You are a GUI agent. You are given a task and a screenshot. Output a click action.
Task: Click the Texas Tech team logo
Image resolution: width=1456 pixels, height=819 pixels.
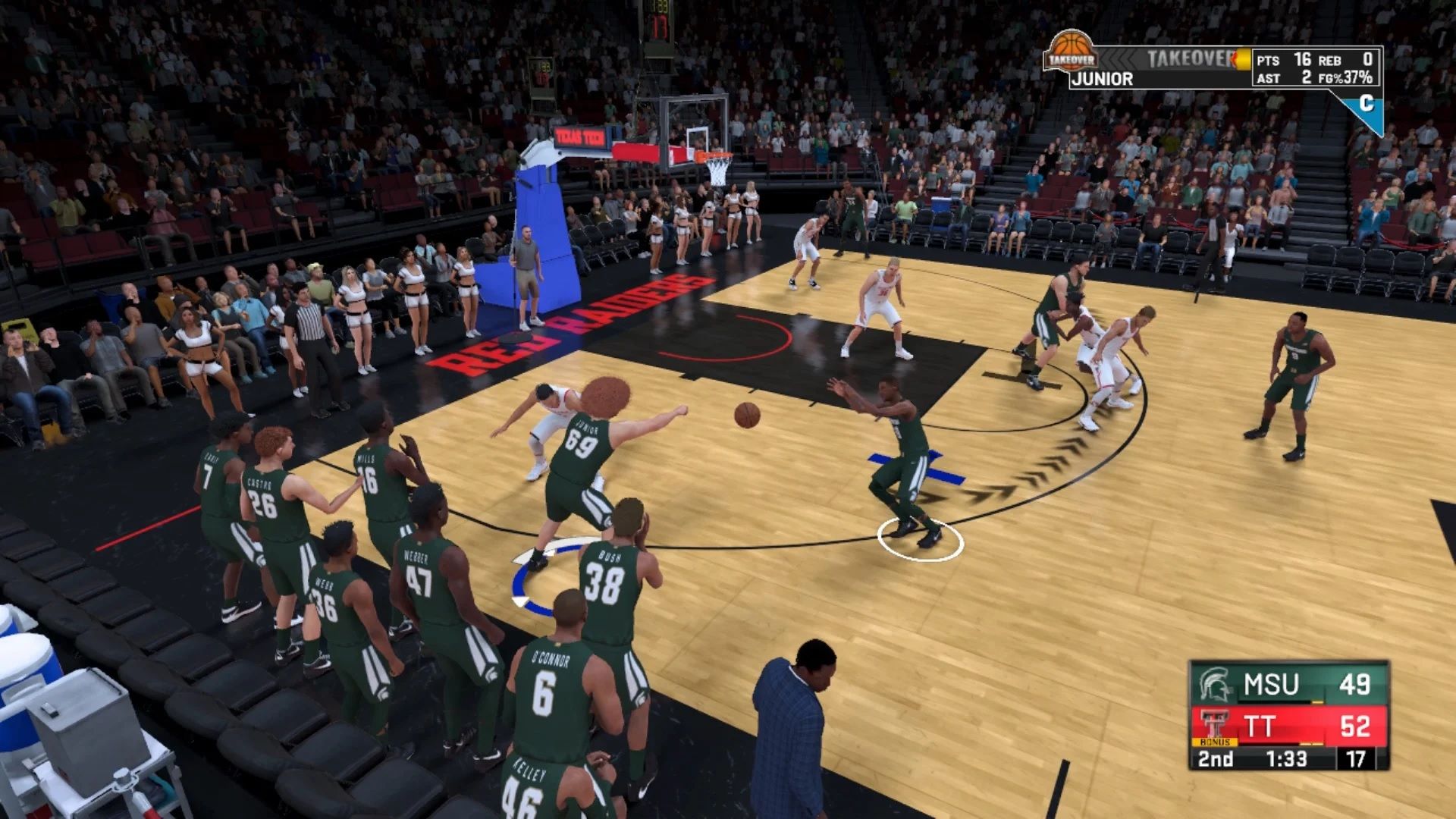coord(1215,723)
